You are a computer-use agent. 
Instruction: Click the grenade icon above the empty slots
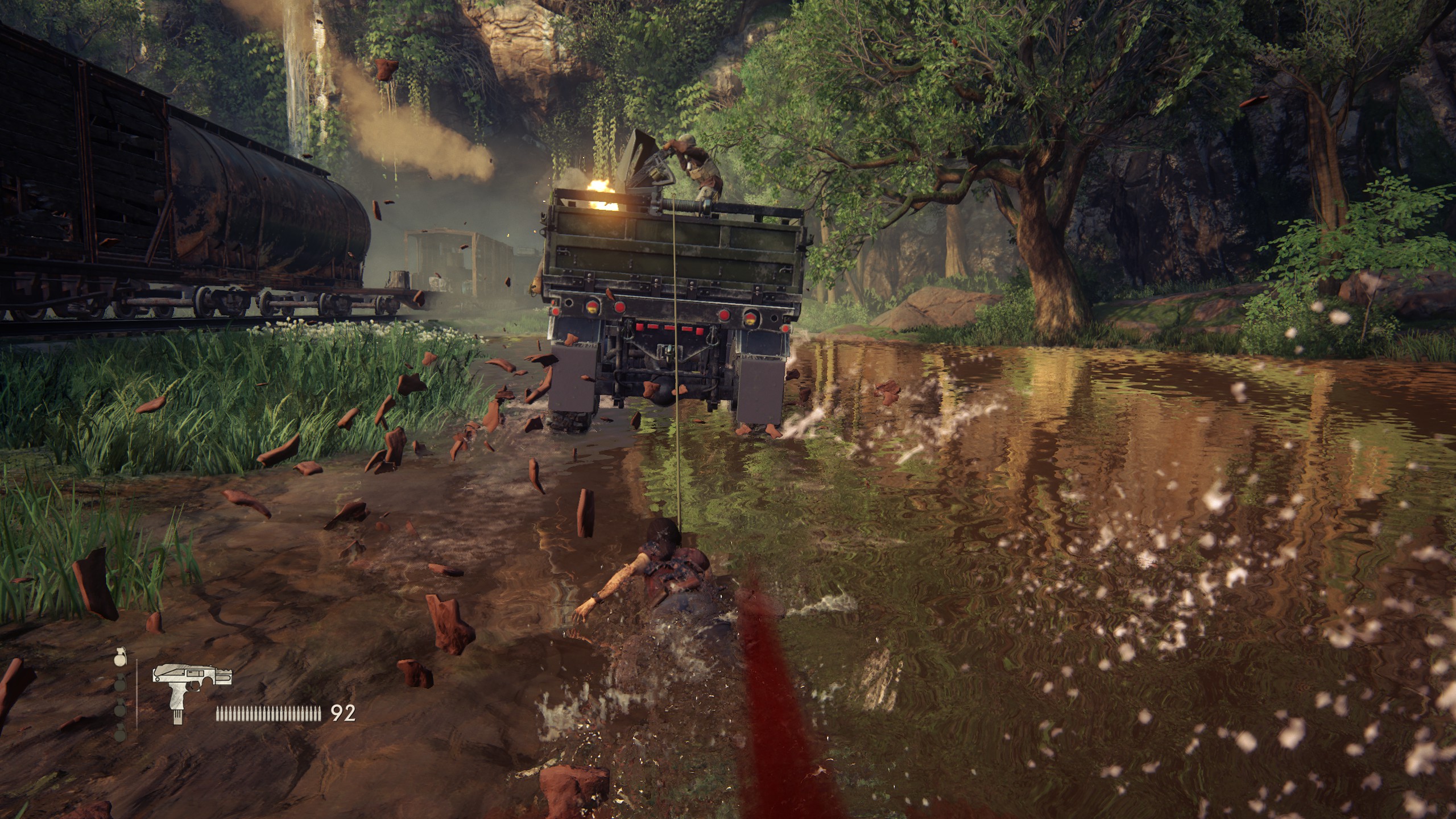point(119,656)
